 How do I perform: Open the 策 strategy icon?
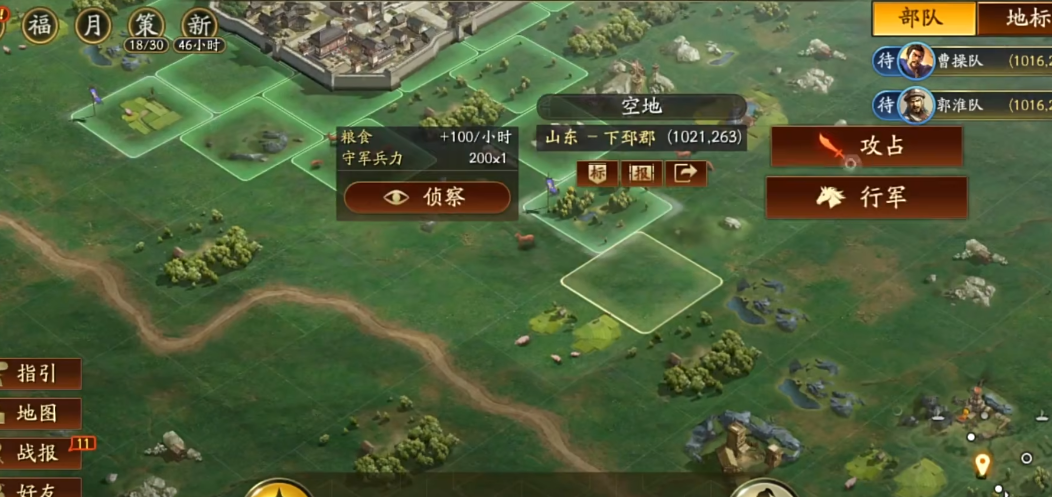pyautogui.click(x=147, y=24)
